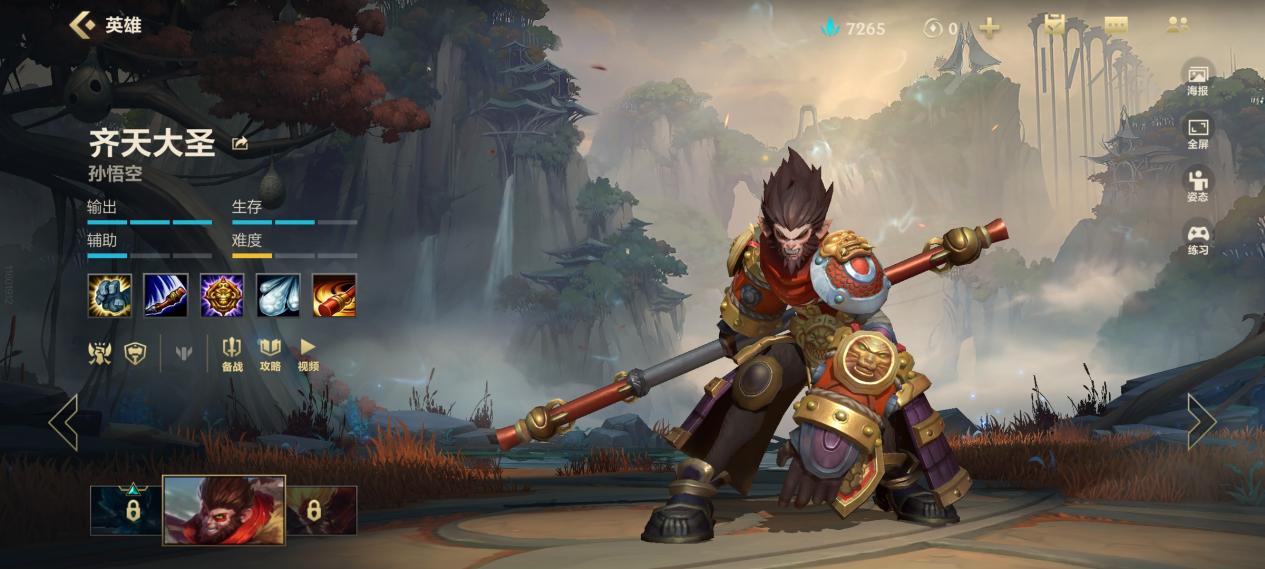This screenshot has width=1265, height=569.
Task: Select the blue staff strike ability icon
Action: (x=165, y=295)
